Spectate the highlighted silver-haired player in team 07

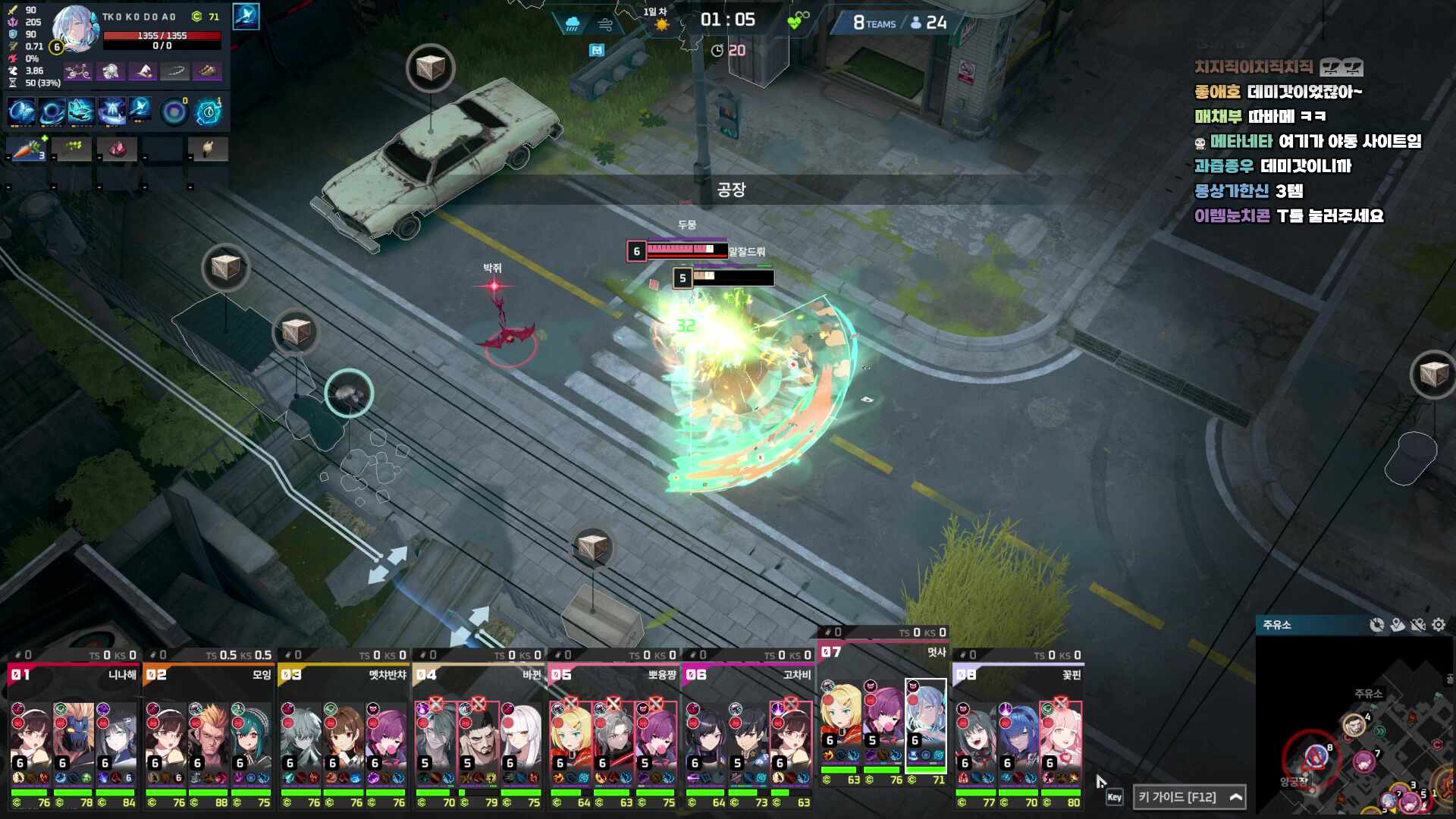[926, 720]
